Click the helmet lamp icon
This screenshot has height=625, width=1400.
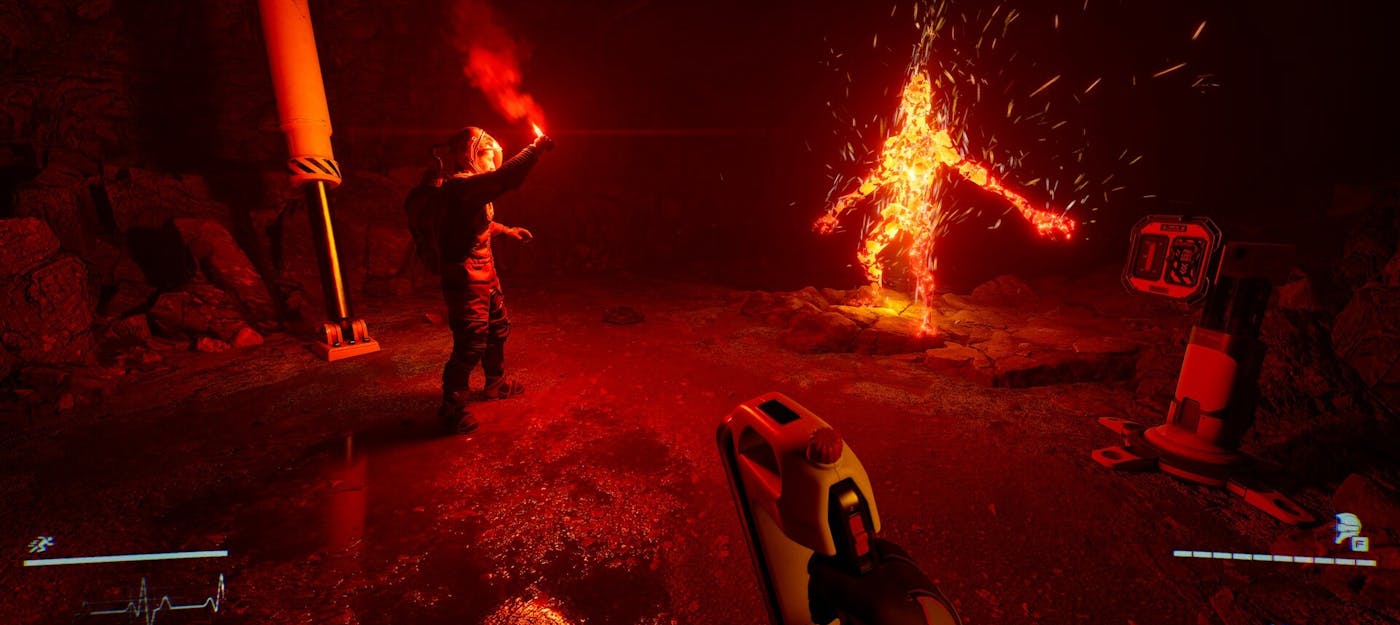pos(1346,526)
